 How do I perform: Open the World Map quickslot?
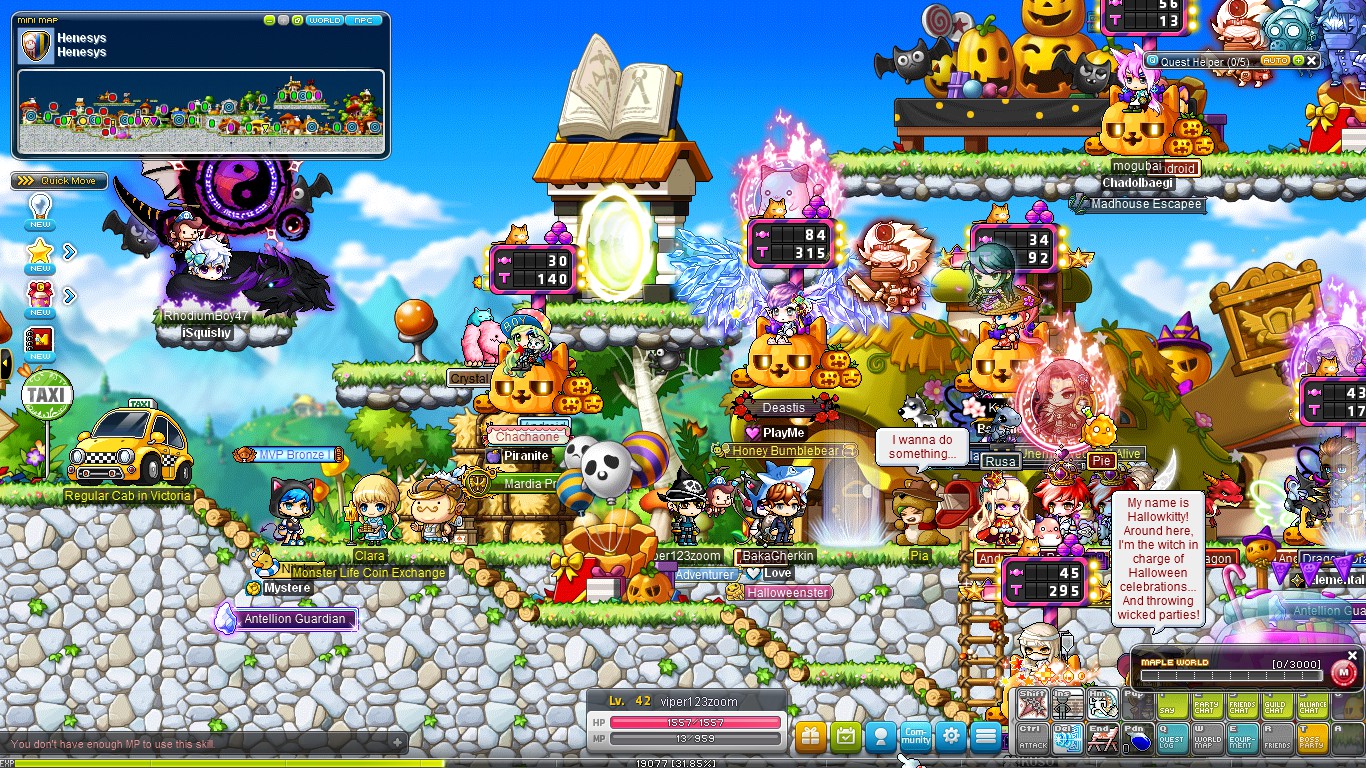pyautogui.click(x=1205, y=738)
